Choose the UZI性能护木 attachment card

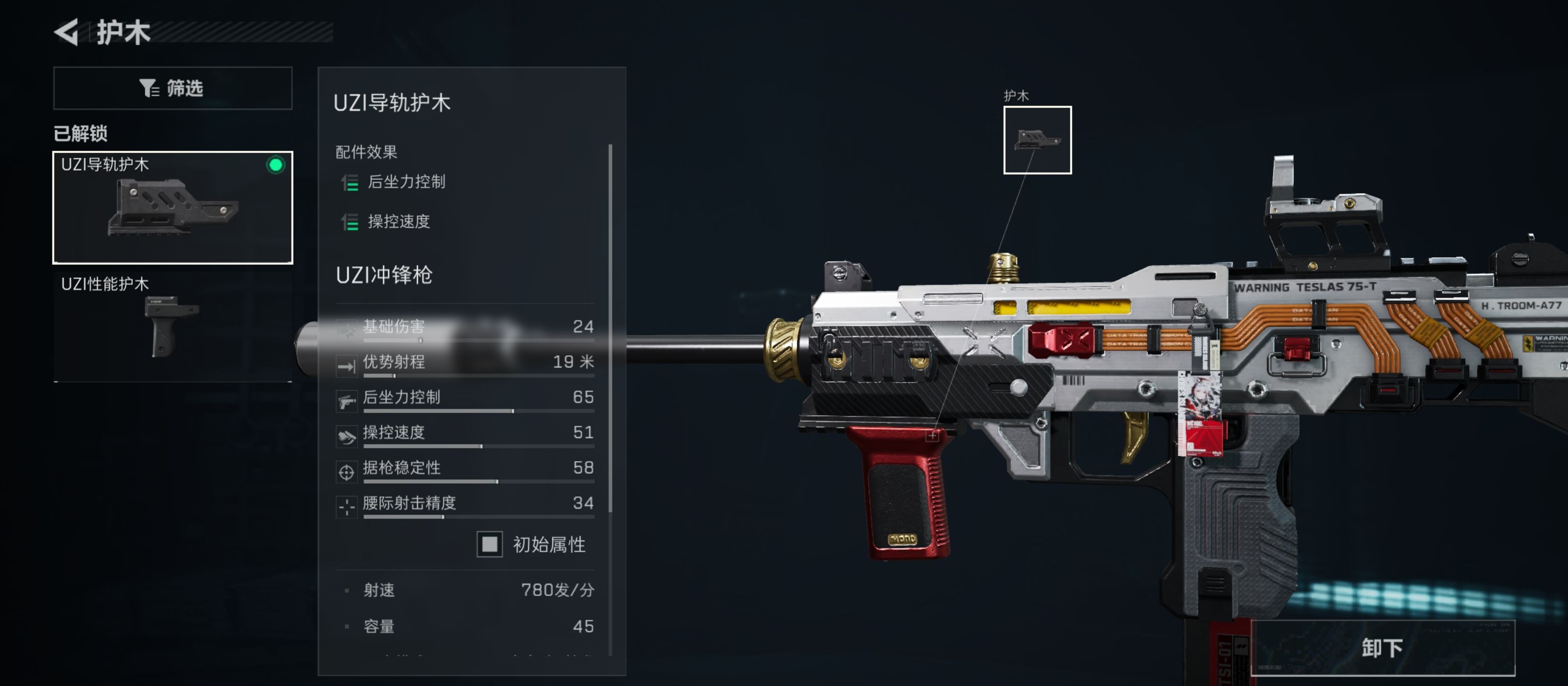coord(173,326)
